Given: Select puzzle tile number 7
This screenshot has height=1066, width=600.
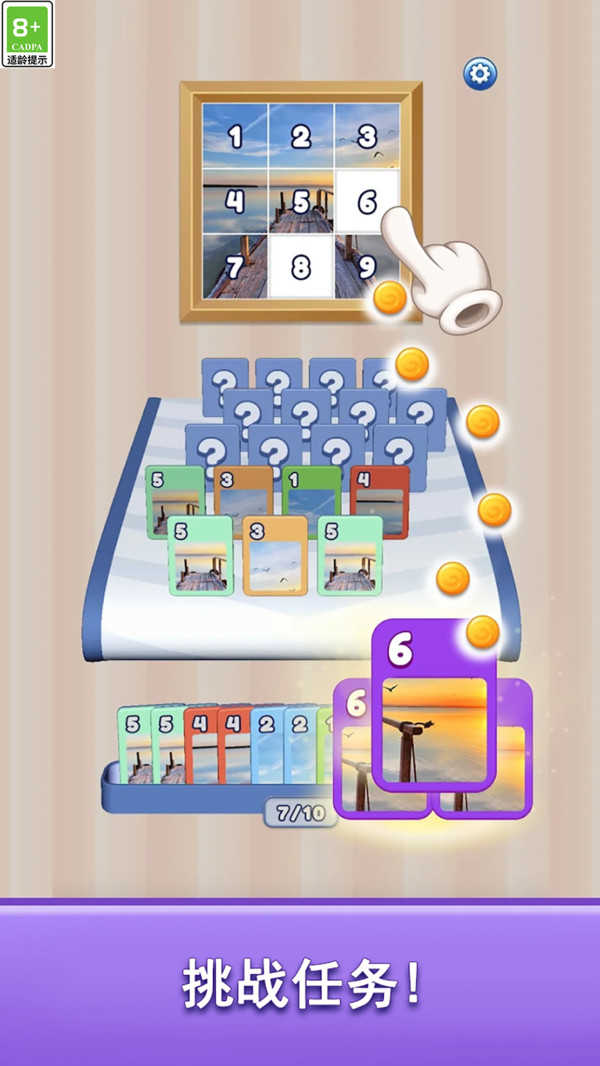Looking at the screenshot, I should (235, 267).
